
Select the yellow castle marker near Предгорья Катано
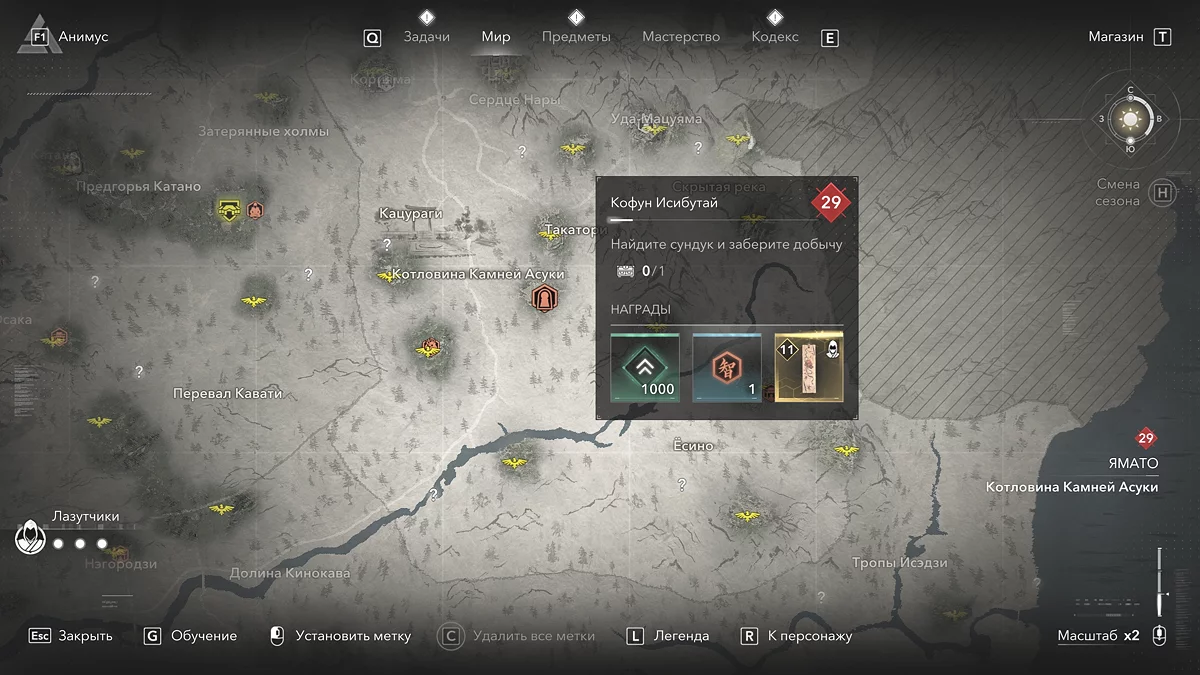[231, 210]
